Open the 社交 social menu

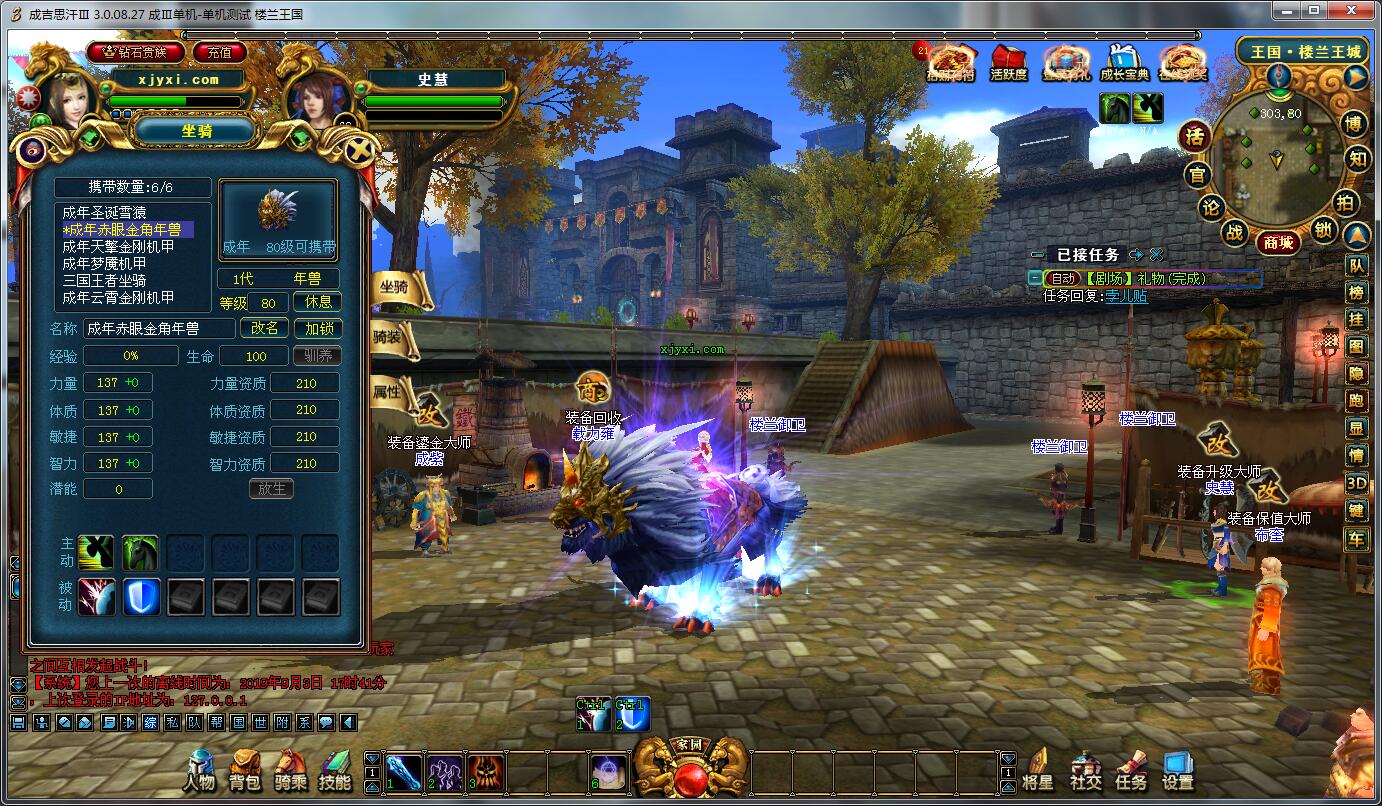click(1085, 771)
